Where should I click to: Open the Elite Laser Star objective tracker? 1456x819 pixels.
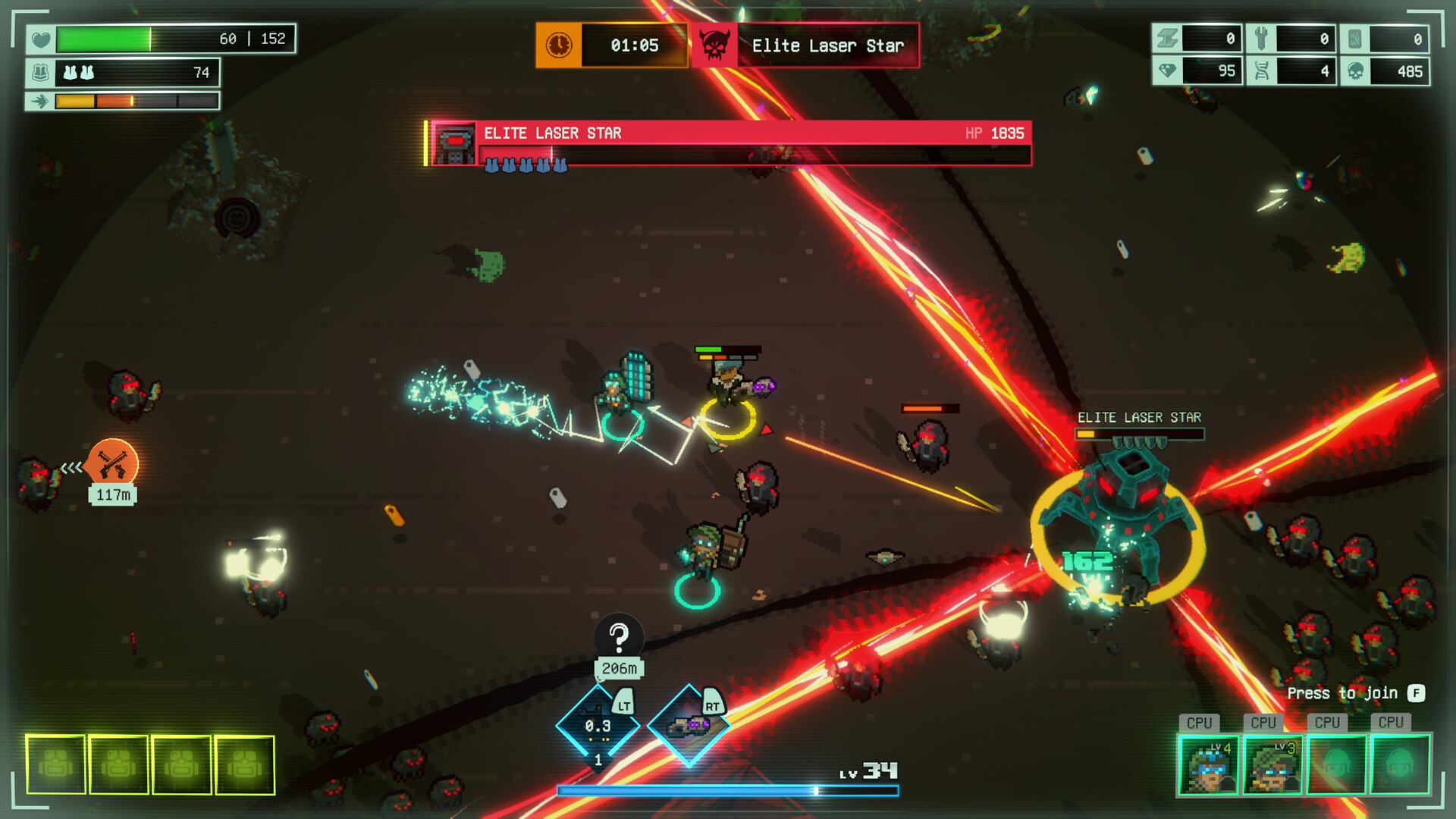coord(805,45)
